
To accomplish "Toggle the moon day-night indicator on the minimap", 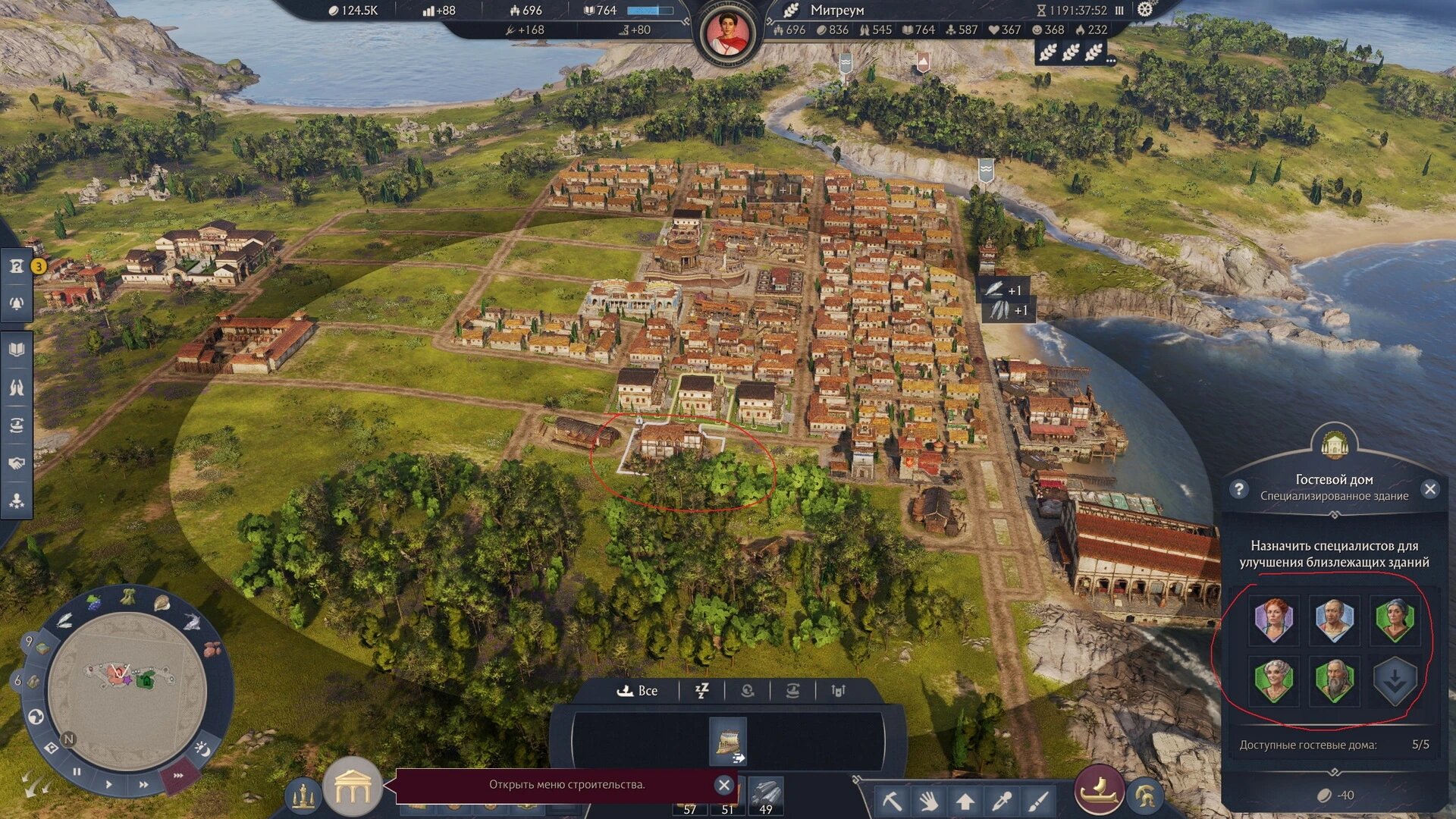I will coord(201,747).
